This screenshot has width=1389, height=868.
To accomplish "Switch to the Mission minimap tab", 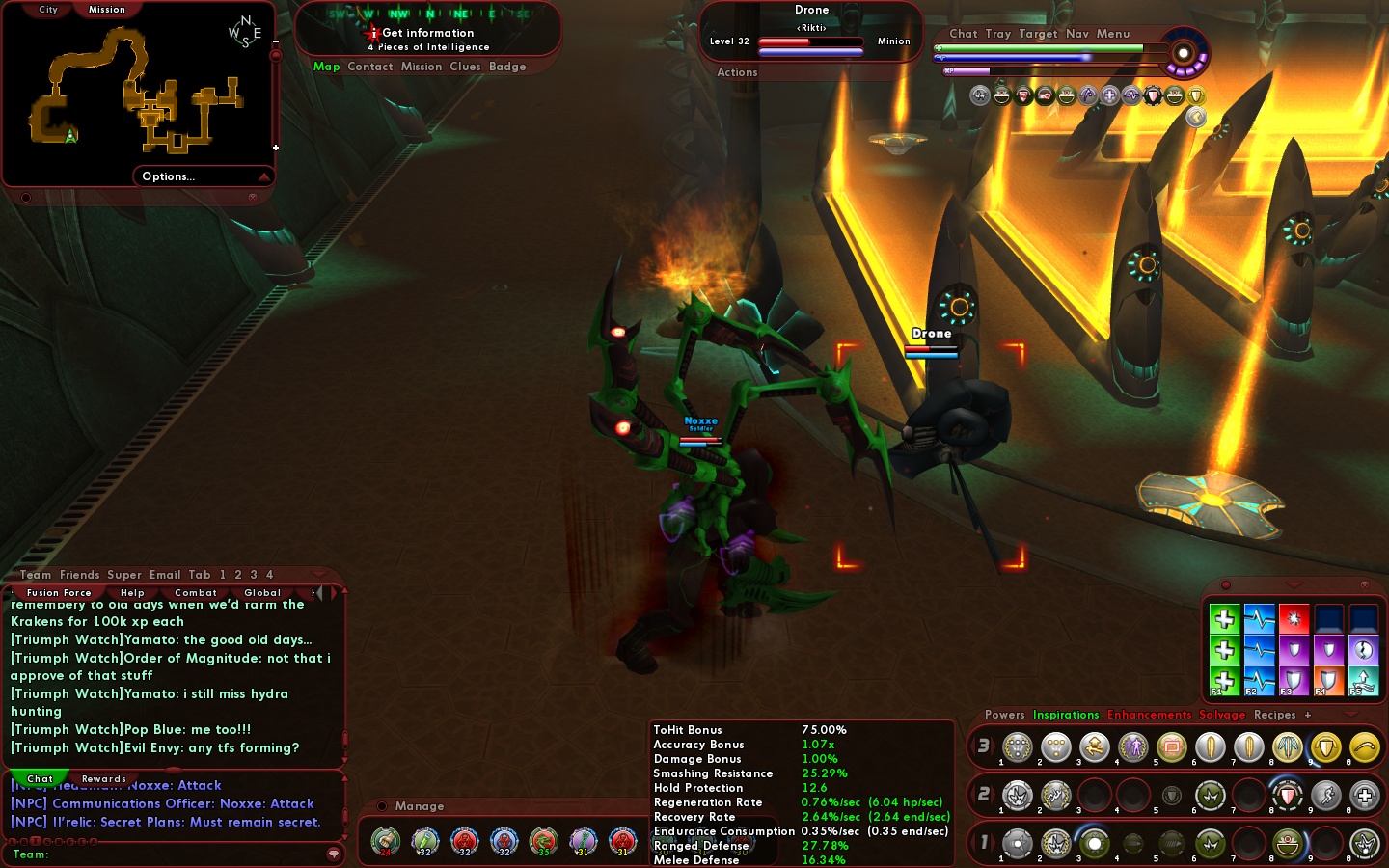I will 106,10.
